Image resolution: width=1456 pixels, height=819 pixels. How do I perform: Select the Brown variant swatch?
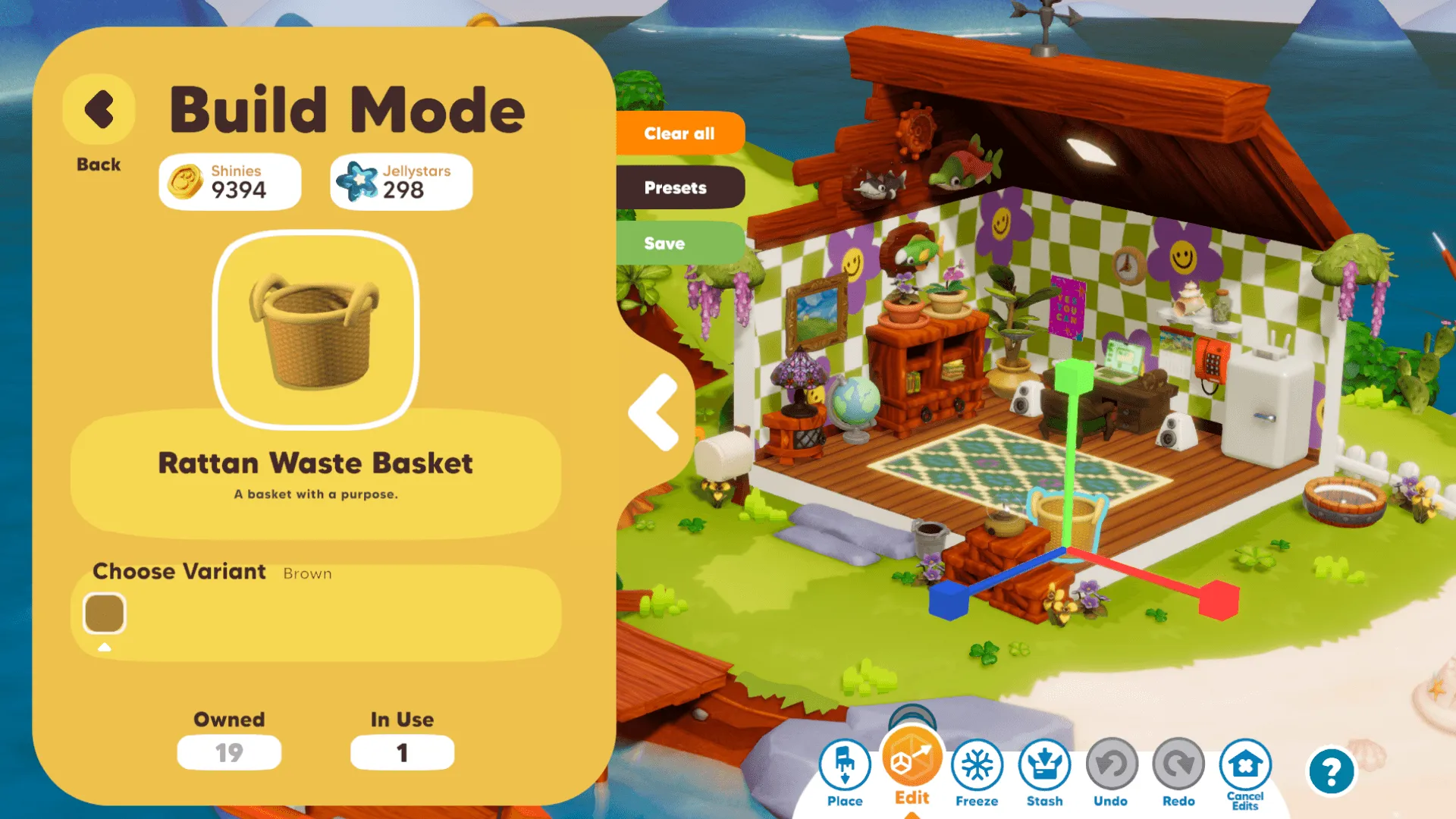point(105,613)
